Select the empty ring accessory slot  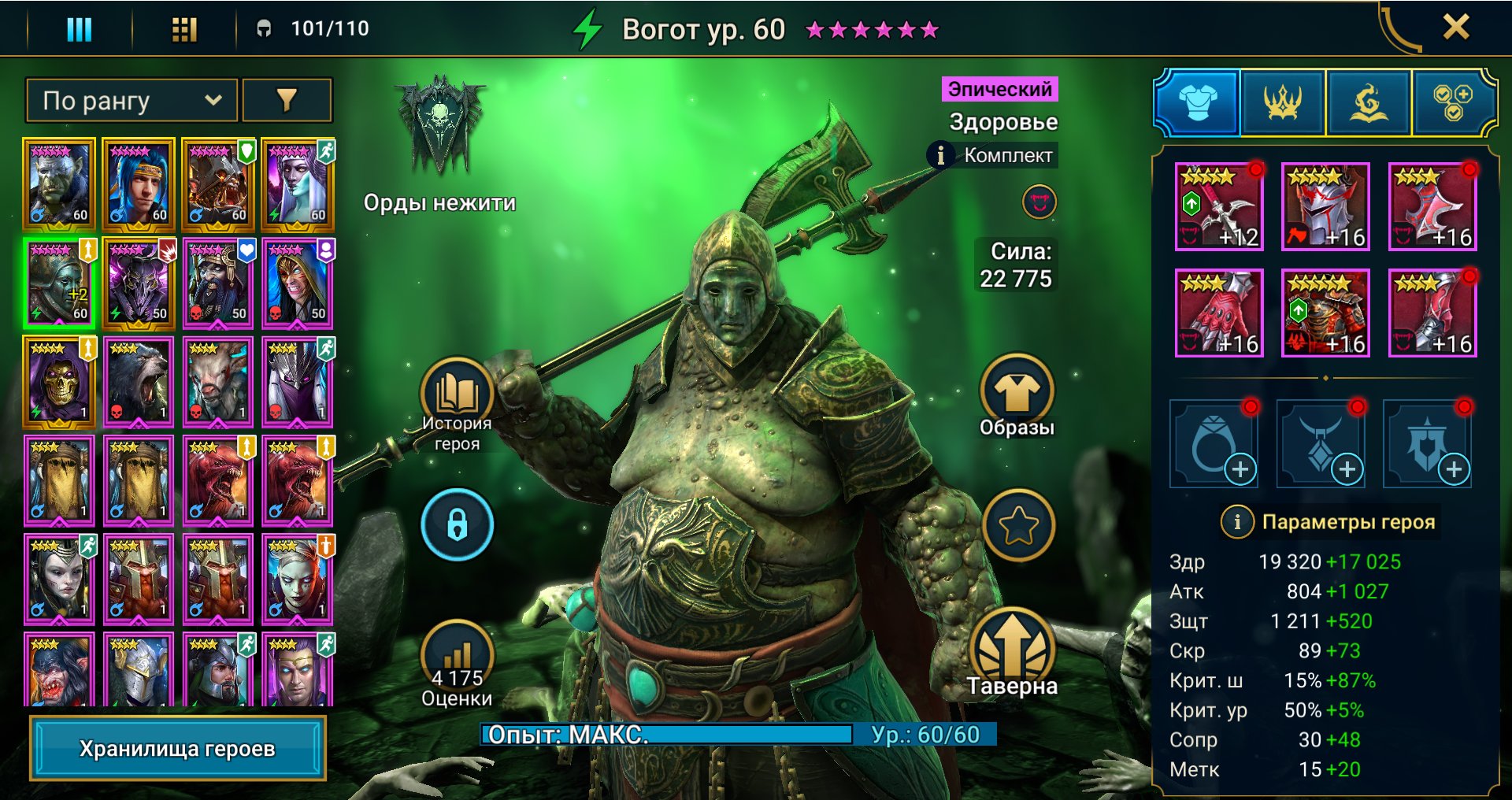click(1213, 444)
